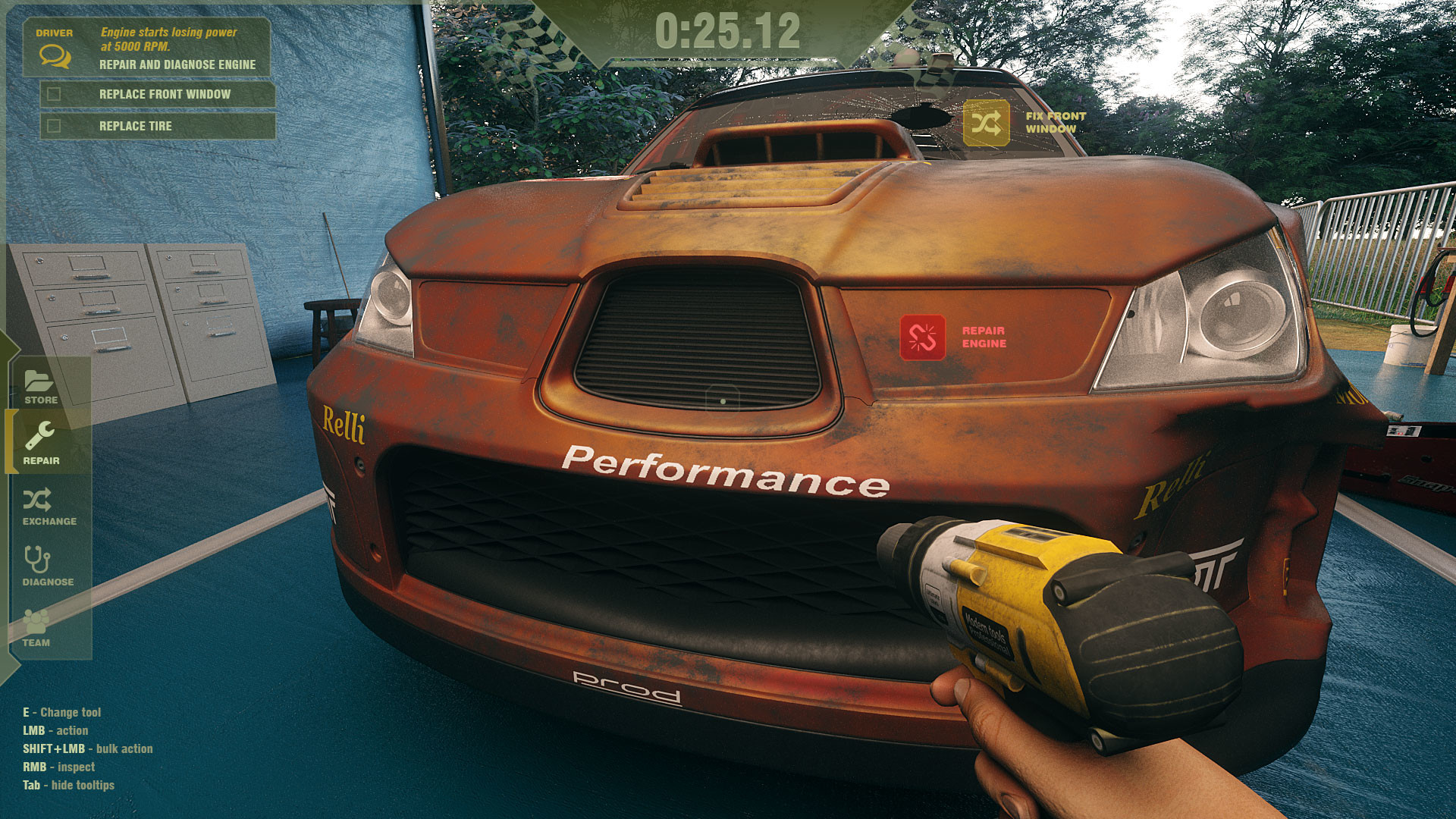Click the E Change tool hint text
The height and width of the screenshot is (819, 1456).
click(x=62, y=712)
